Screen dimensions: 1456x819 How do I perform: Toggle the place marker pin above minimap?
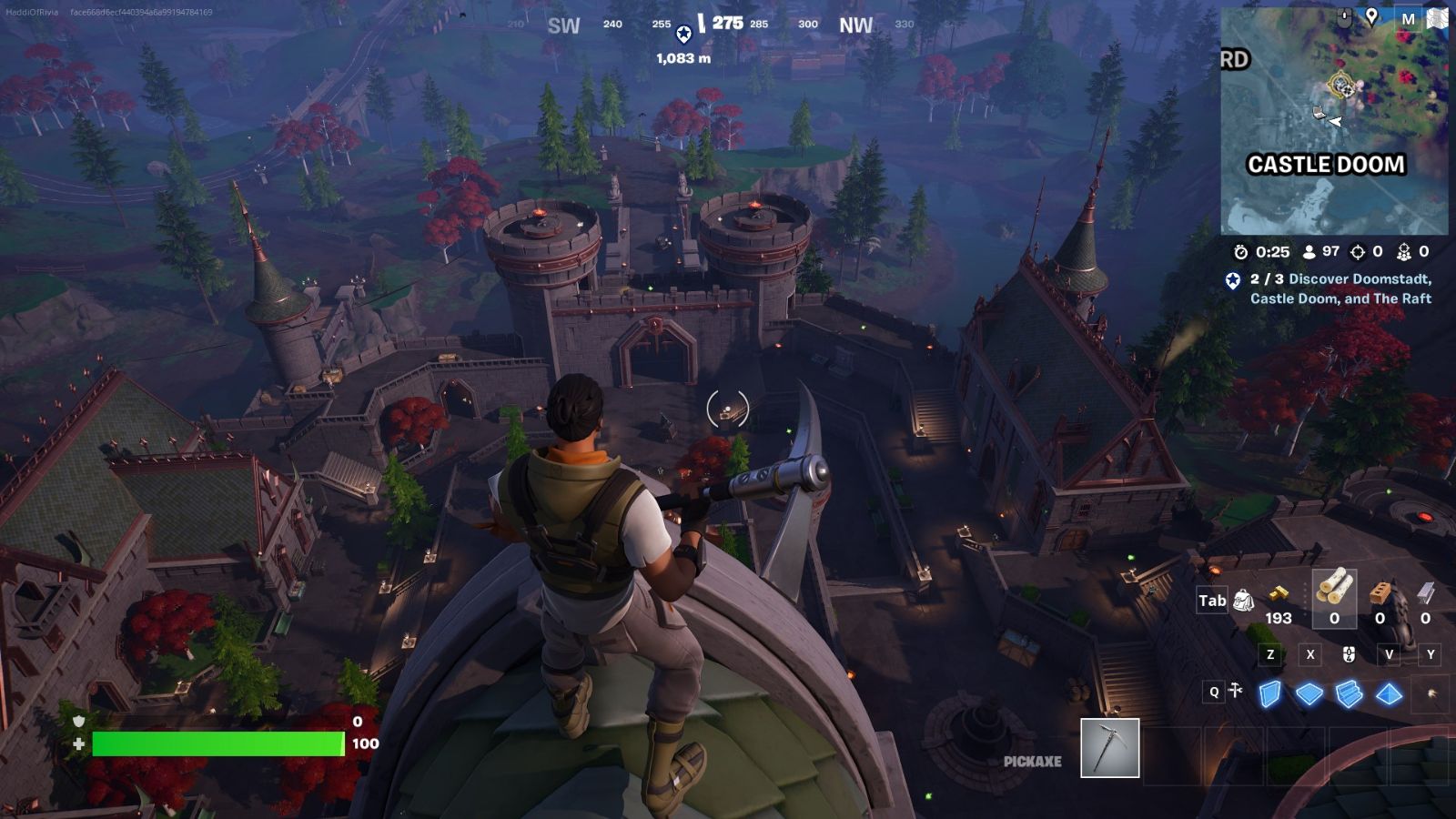(1371, 16)
